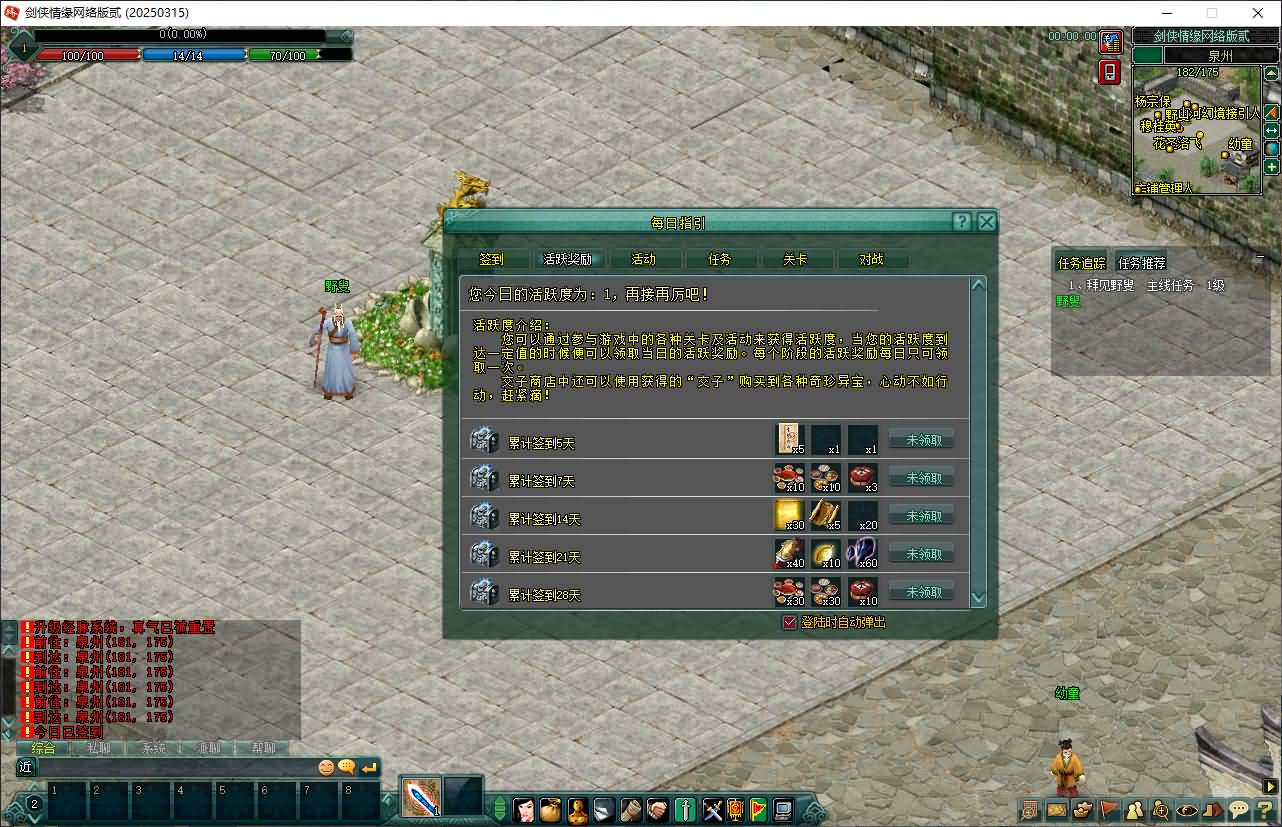
Task: Enable the 登陆时自动弹出 checkbox
Action: tap(789, 621)
